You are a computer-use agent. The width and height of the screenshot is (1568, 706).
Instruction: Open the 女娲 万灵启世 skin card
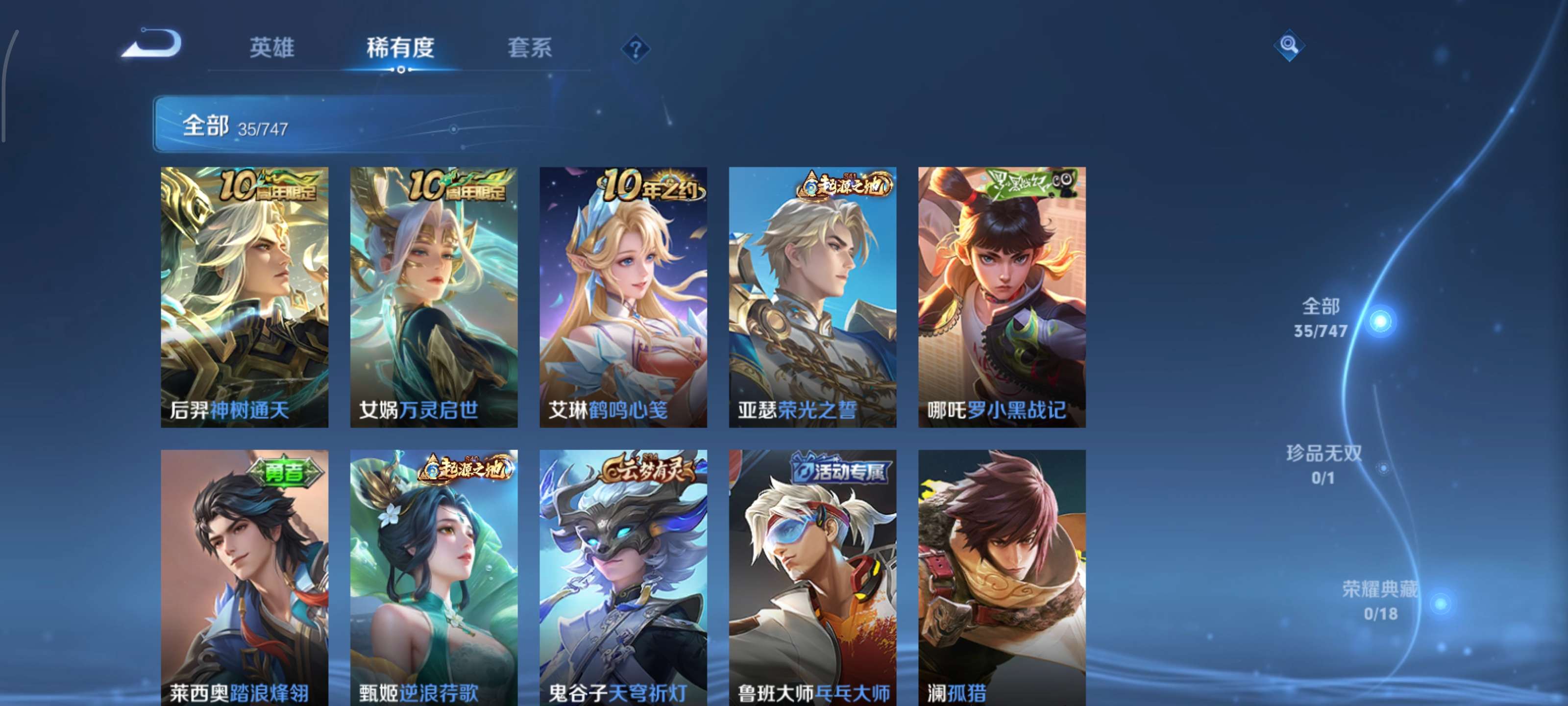pos(433,299)
